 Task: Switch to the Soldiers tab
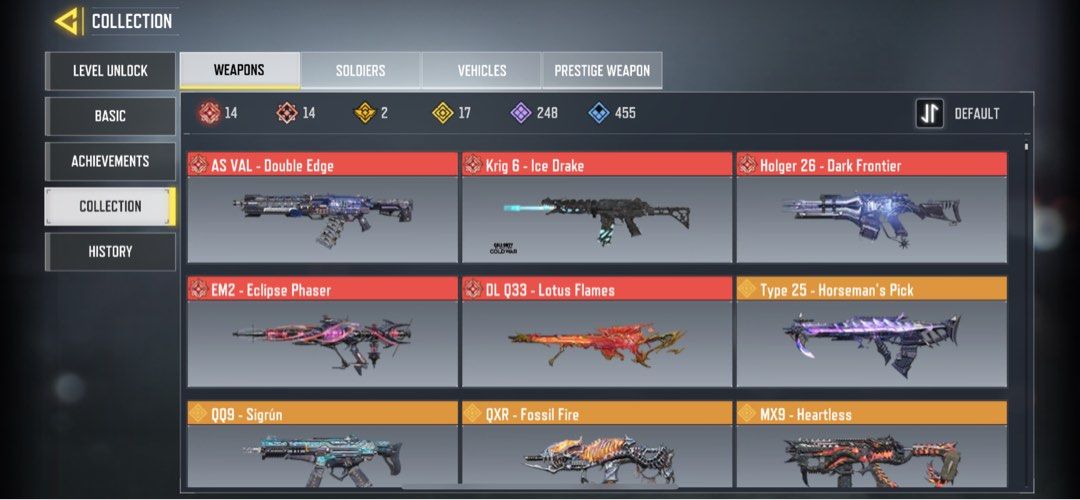click(x=360, y=71)
